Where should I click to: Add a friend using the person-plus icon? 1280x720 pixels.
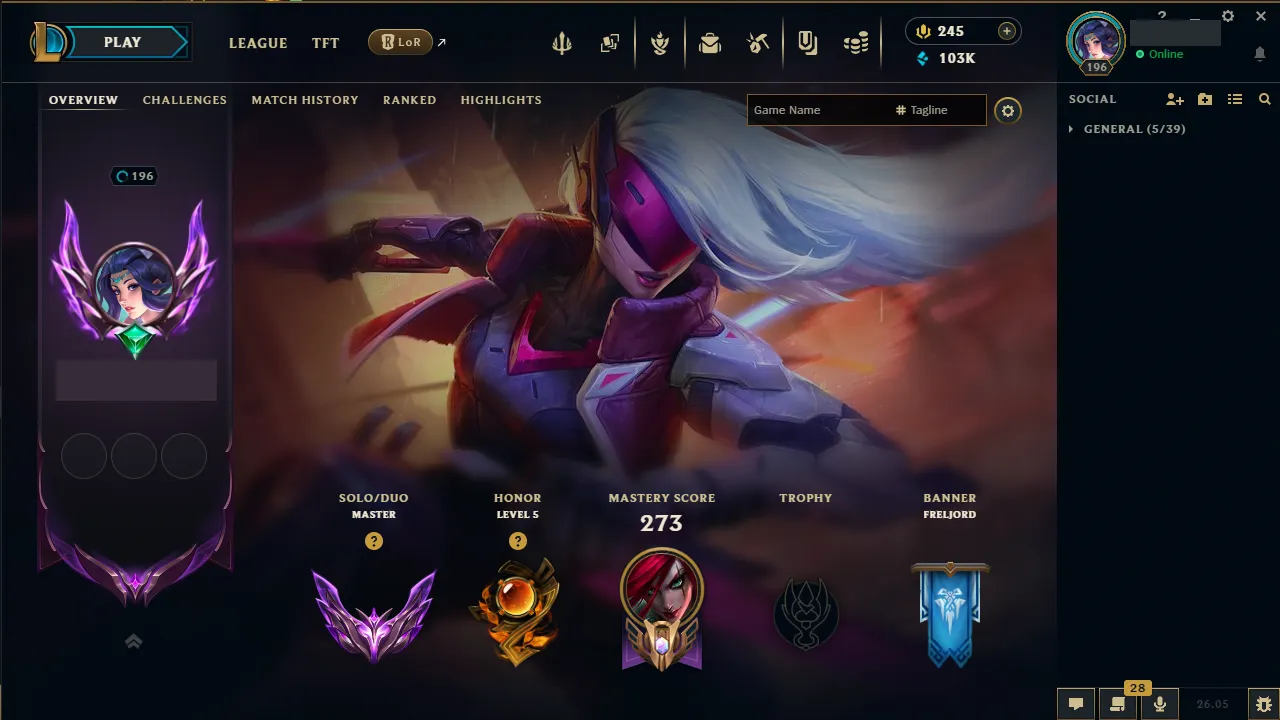[1173, 98]
